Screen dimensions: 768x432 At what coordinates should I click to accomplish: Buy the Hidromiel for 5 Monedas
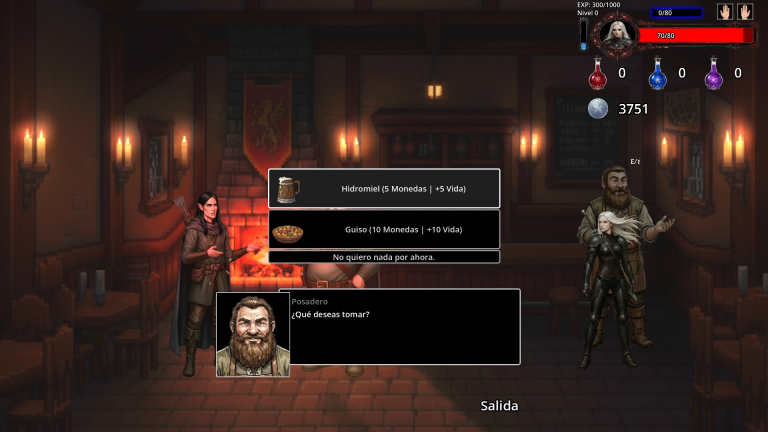coord(384,188)
